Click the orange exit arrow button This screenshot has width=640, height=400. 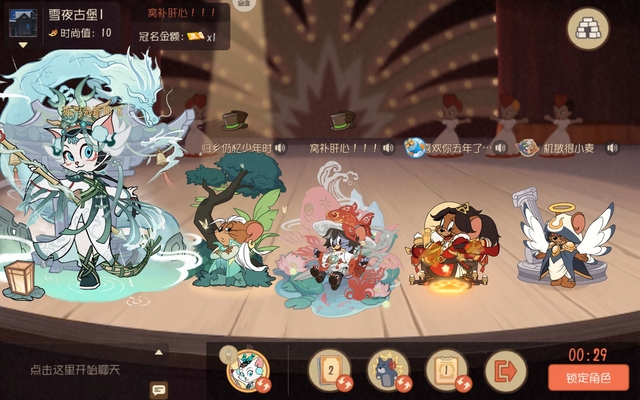505,371
